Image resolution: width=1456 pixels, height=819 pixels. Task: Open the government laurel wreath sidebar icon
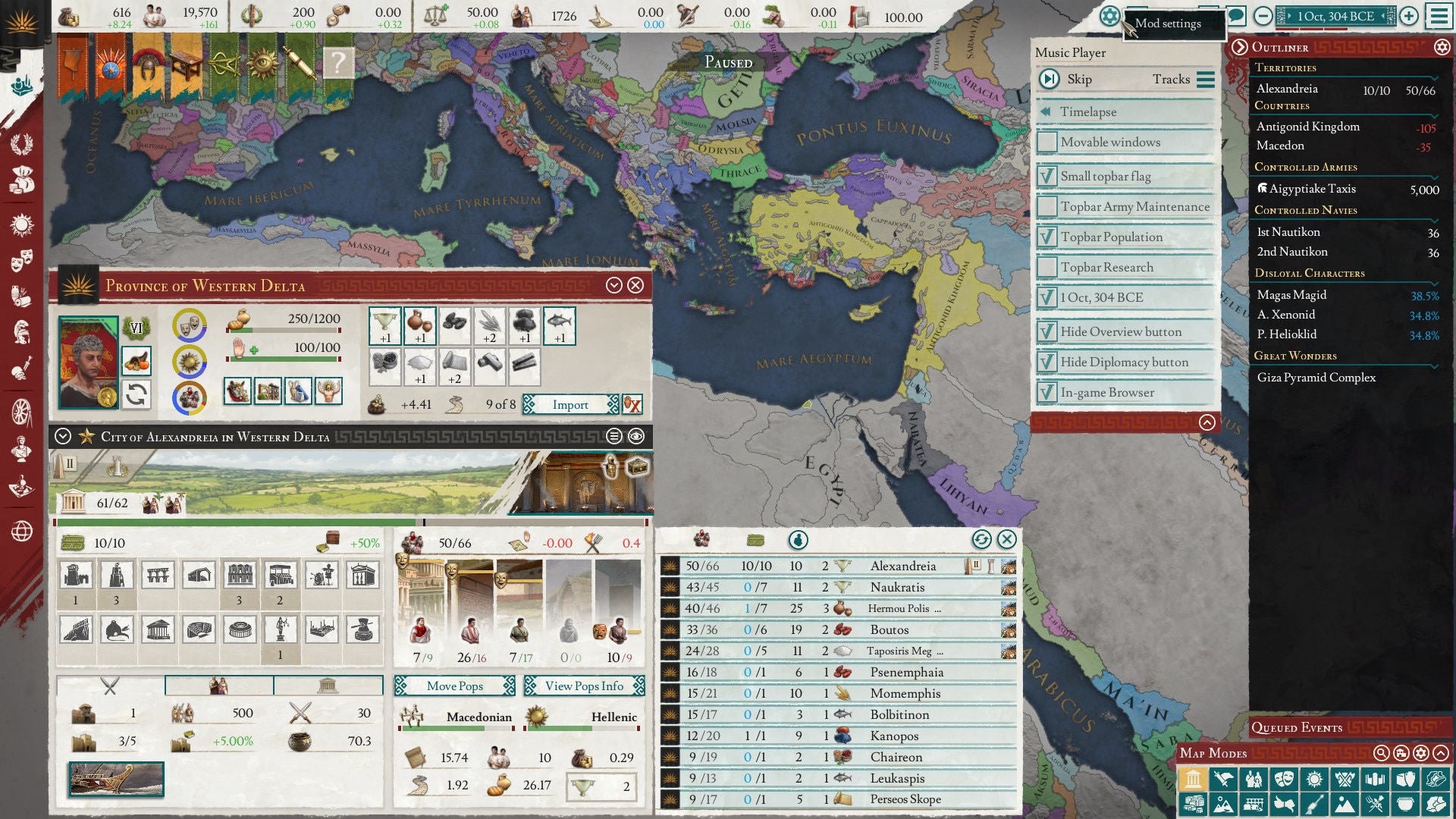21,143
